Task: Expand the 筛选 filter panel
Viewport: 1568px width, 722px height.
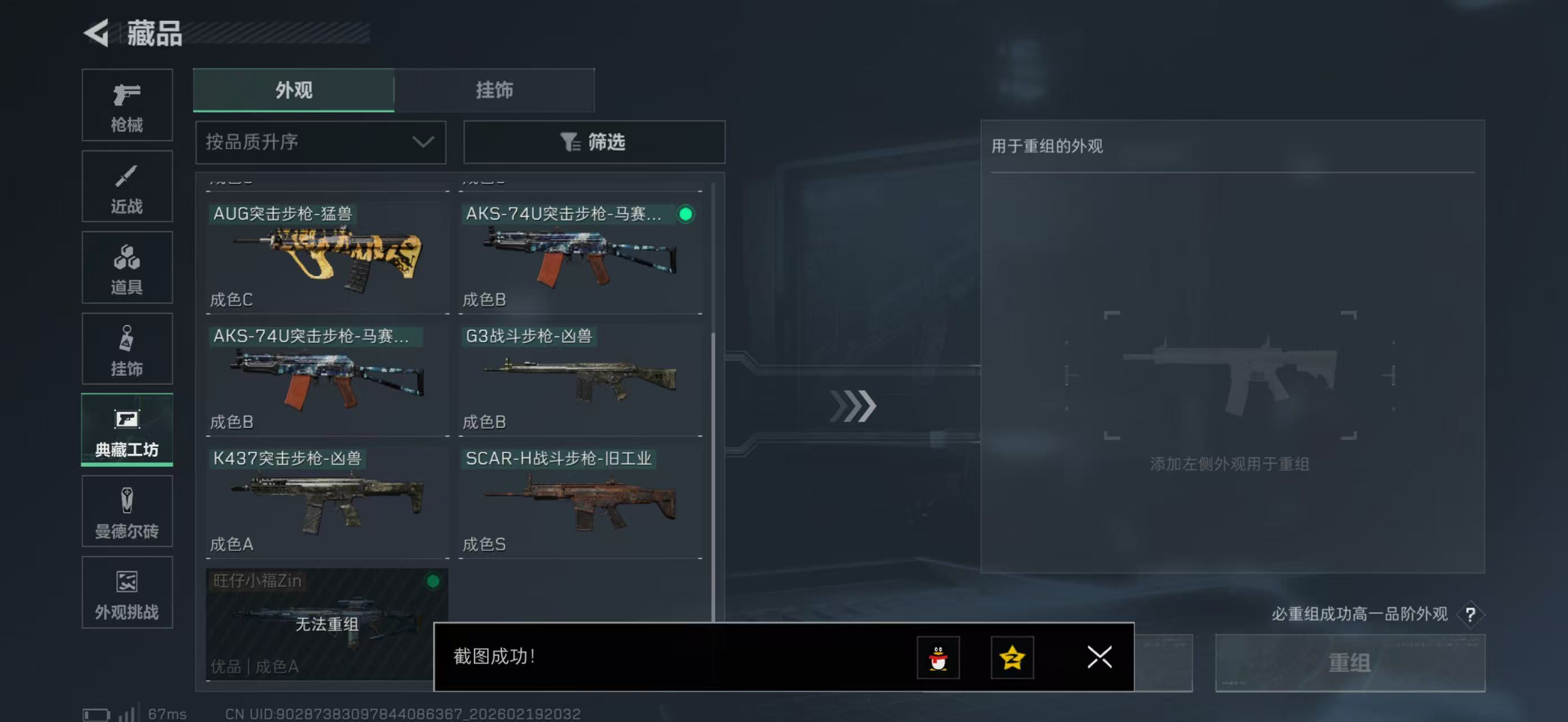Action: click(x=594, y=142)
